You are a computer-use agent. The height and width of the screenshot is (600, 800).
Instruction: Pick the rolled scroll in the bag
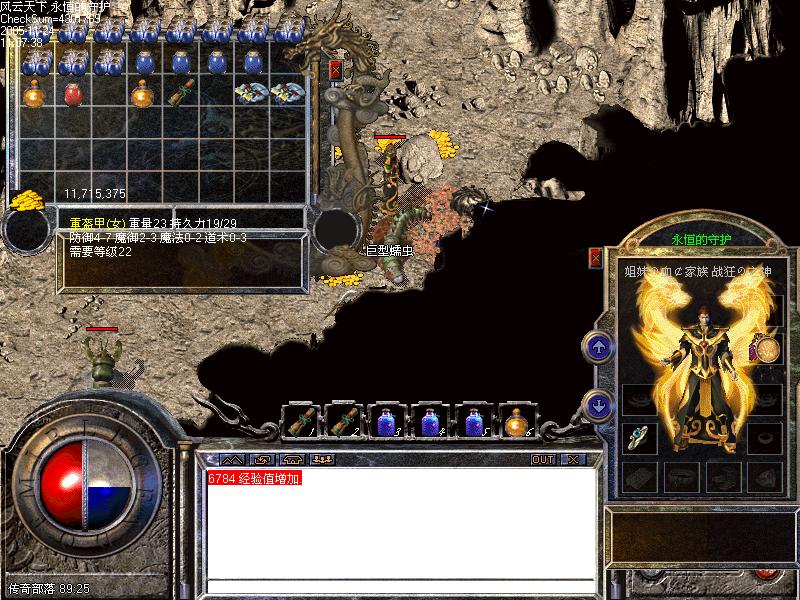[x=181, y=94]
